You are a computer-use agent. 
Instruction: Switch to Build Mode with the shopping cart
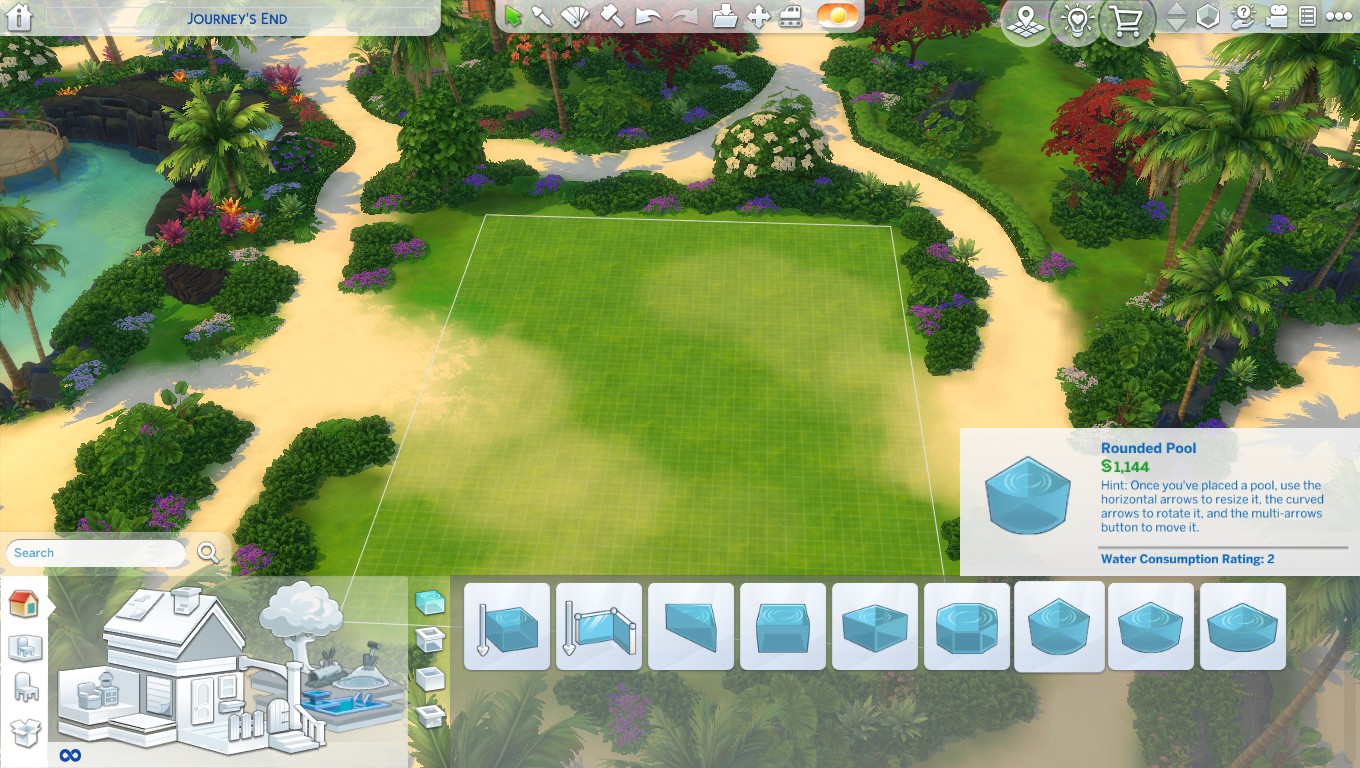pos(1127,20)
